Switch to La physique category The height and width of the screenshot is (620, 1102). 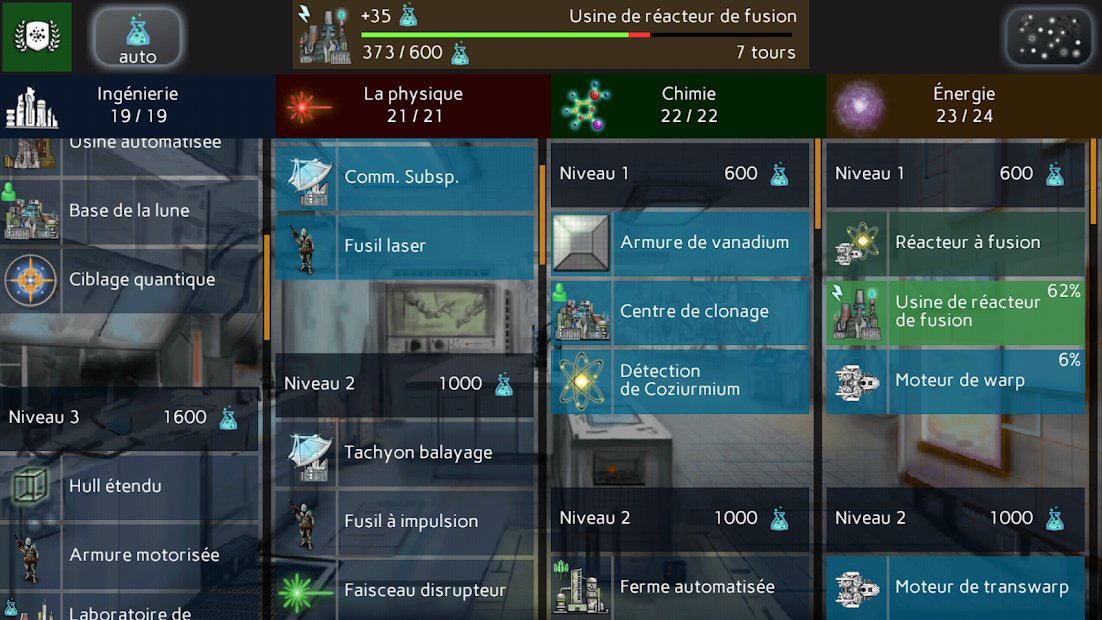[x=412, y=105]
